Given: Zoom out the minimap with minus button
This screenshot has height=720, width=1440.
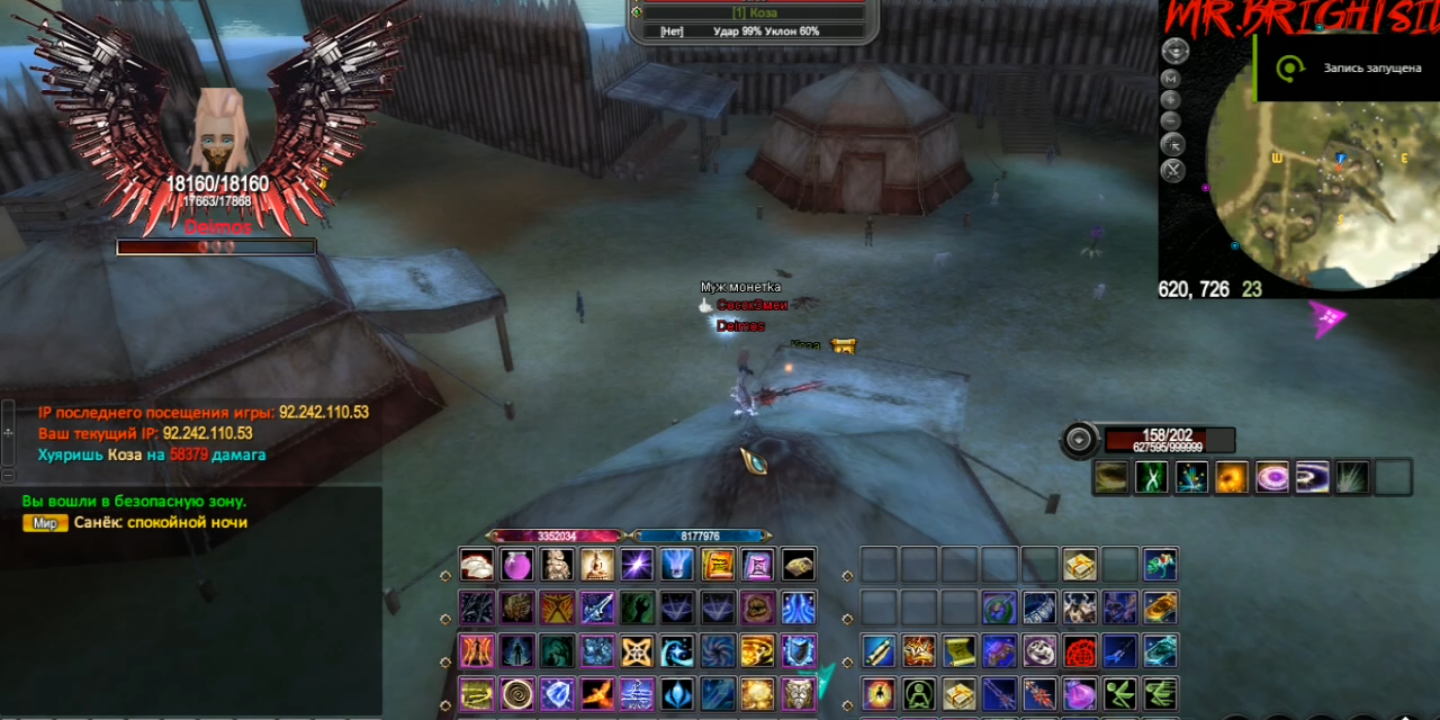Looking at the screenshot, I should point(1173,121).
